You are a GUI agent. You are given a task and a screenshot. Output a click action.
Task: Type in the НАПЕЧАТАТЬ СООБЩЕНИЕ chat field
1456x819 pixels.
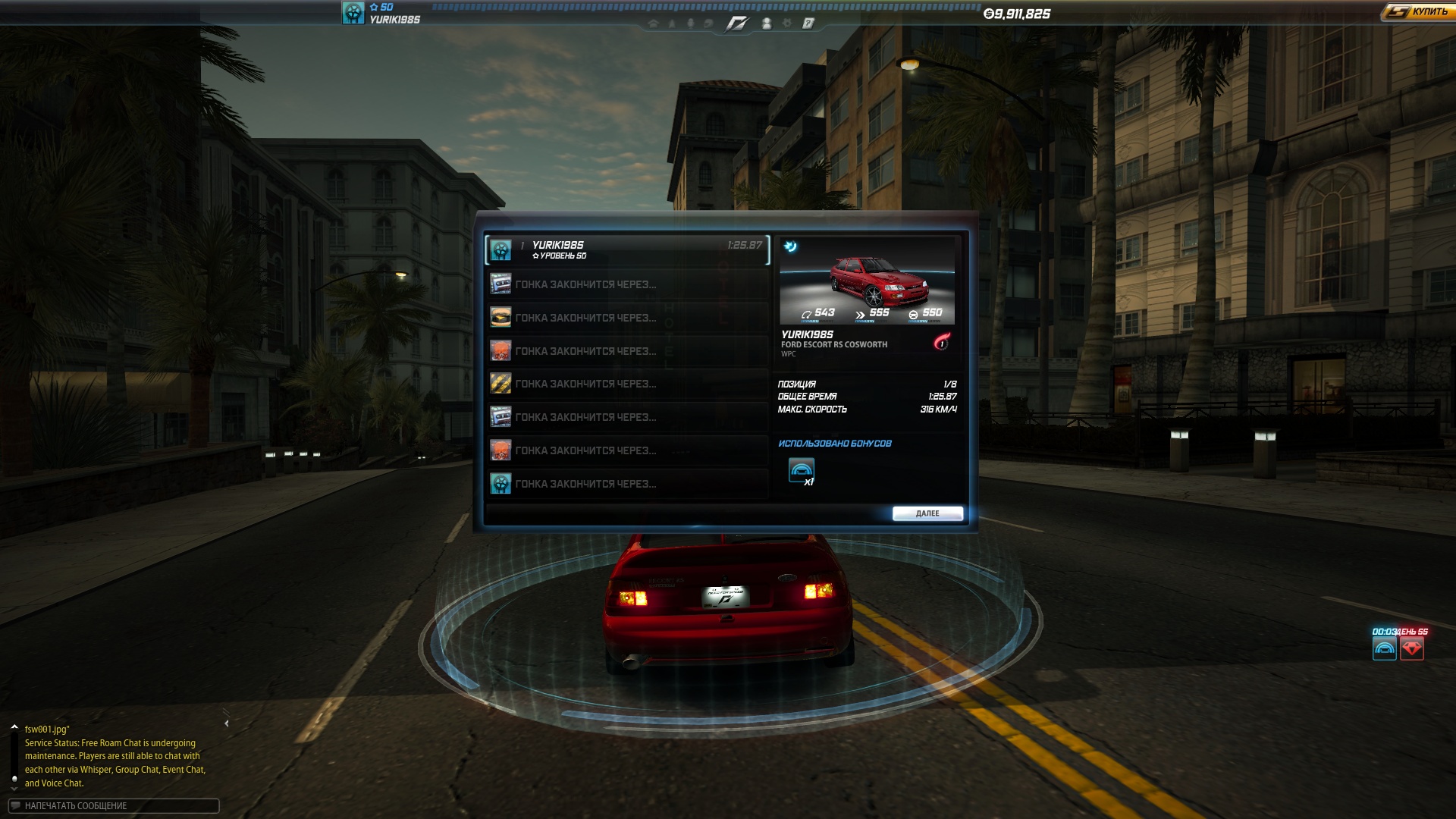click(114, 805)
